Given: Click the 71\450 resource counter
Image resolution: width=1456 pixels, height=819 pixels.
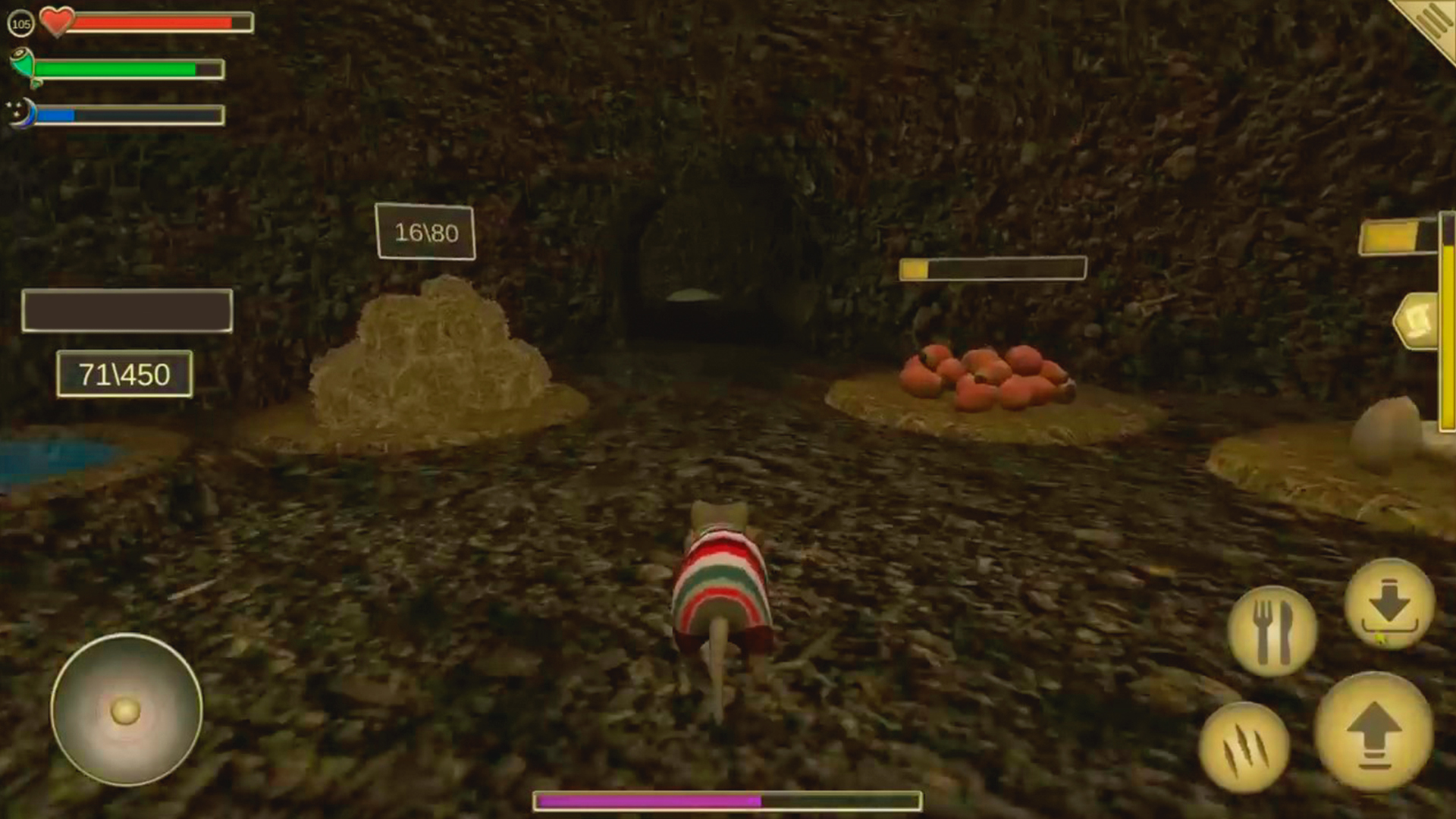Looking at the screenshot, I should pos(124,373).
